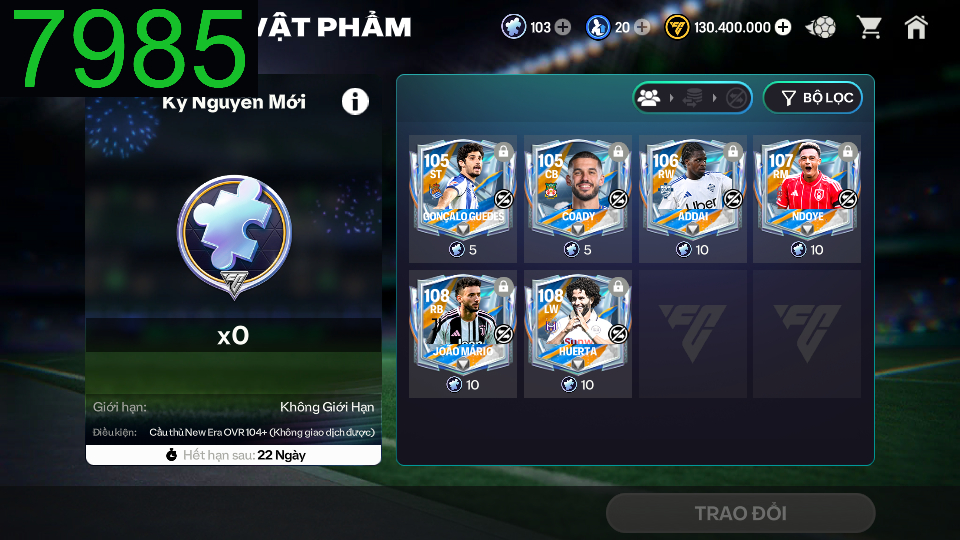The width and height of the screenshot is (960, 540).
Task: Choose the Coady 105 CB card
Action: [x=578, y=188]
